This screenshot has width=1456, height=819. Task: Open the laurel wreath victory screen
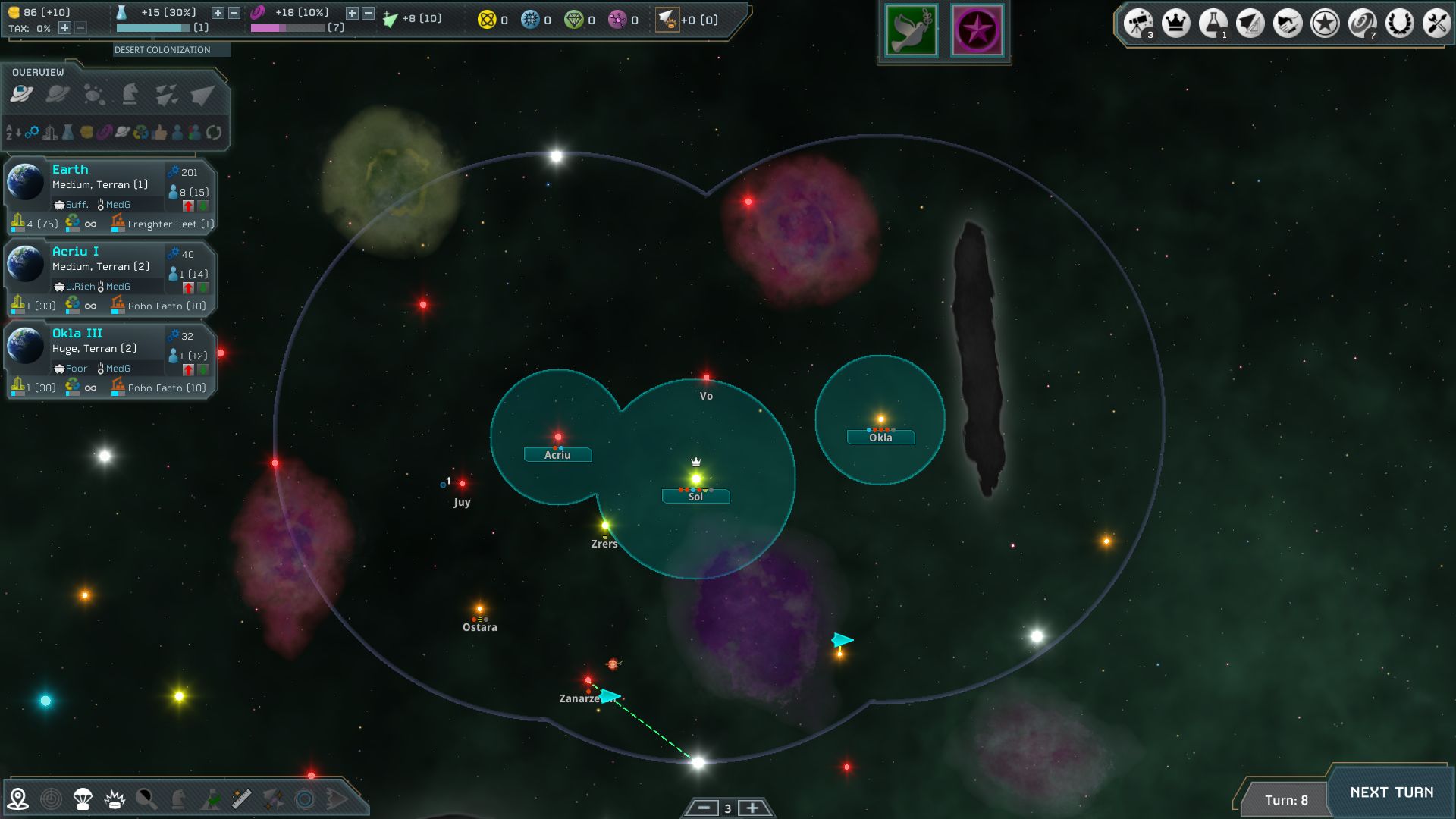point(1399,24)
